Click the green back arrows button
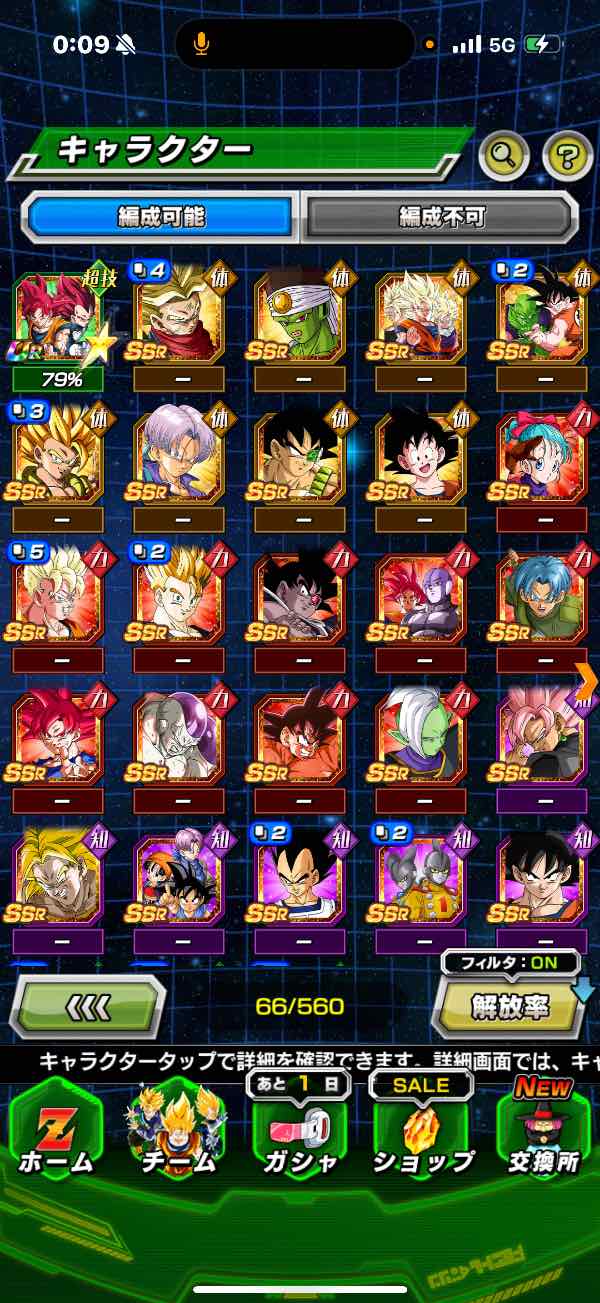The height and width of the screenshot is (1303, 600). pyautogui.click(x=87, y=1007)
